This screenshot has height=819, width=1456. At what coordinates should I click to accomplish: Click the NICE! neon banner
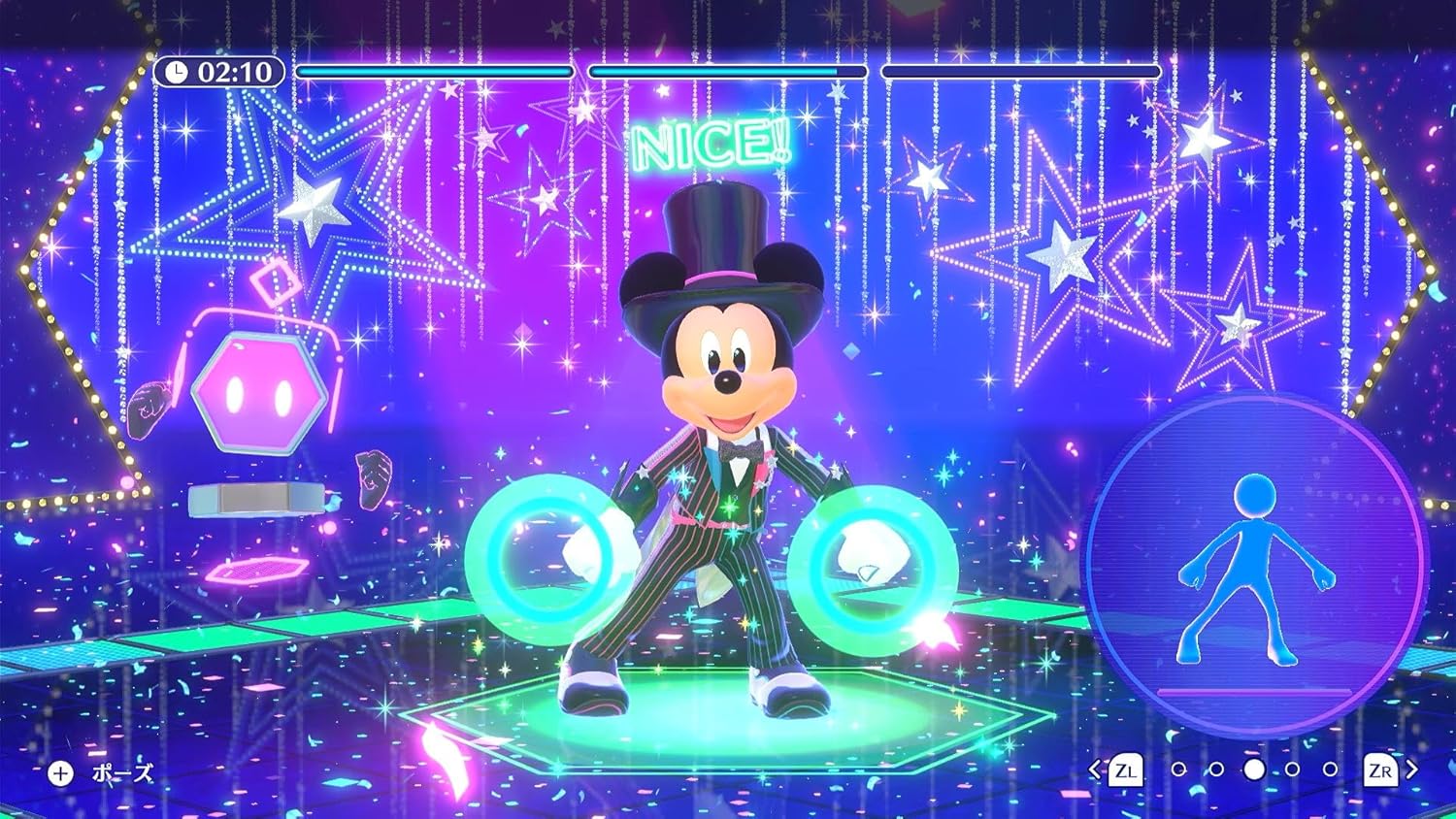[711, 146]
